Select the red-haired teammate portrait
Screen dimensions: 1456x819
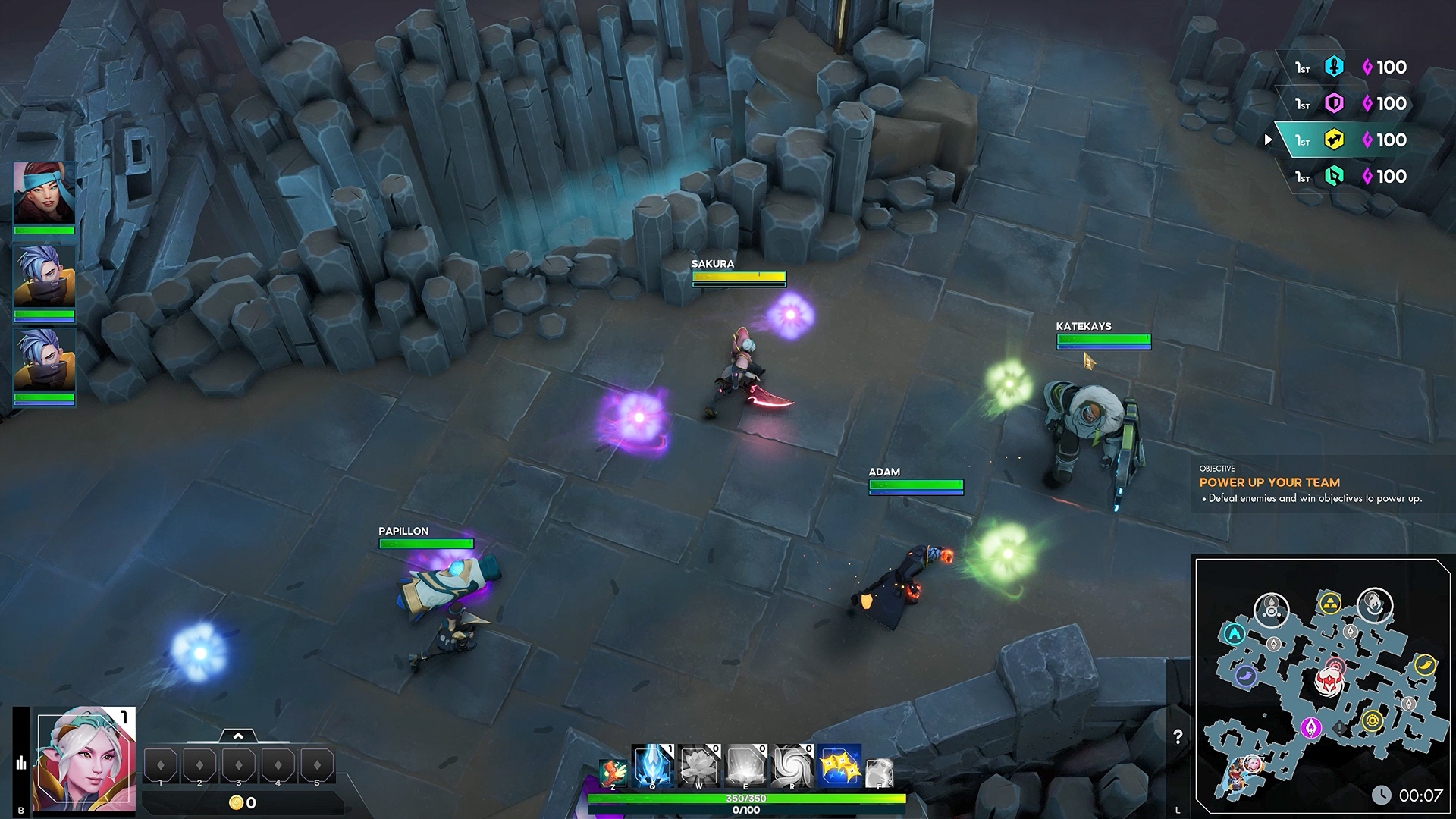[x=44, y=192]
